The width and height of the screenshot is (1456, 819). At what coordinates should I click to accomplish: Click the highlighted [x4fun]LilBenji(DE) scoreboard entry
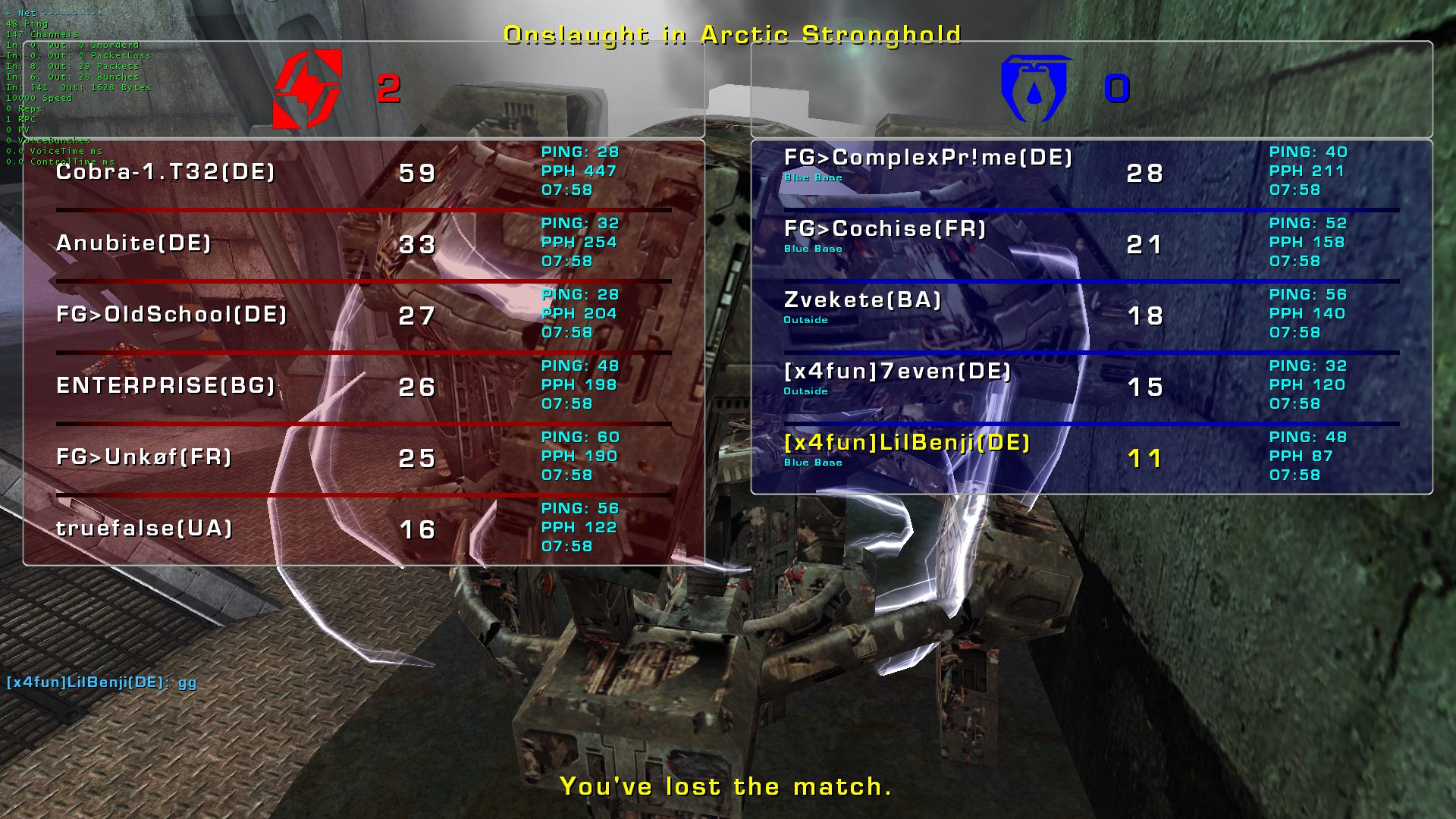(907, 443)
